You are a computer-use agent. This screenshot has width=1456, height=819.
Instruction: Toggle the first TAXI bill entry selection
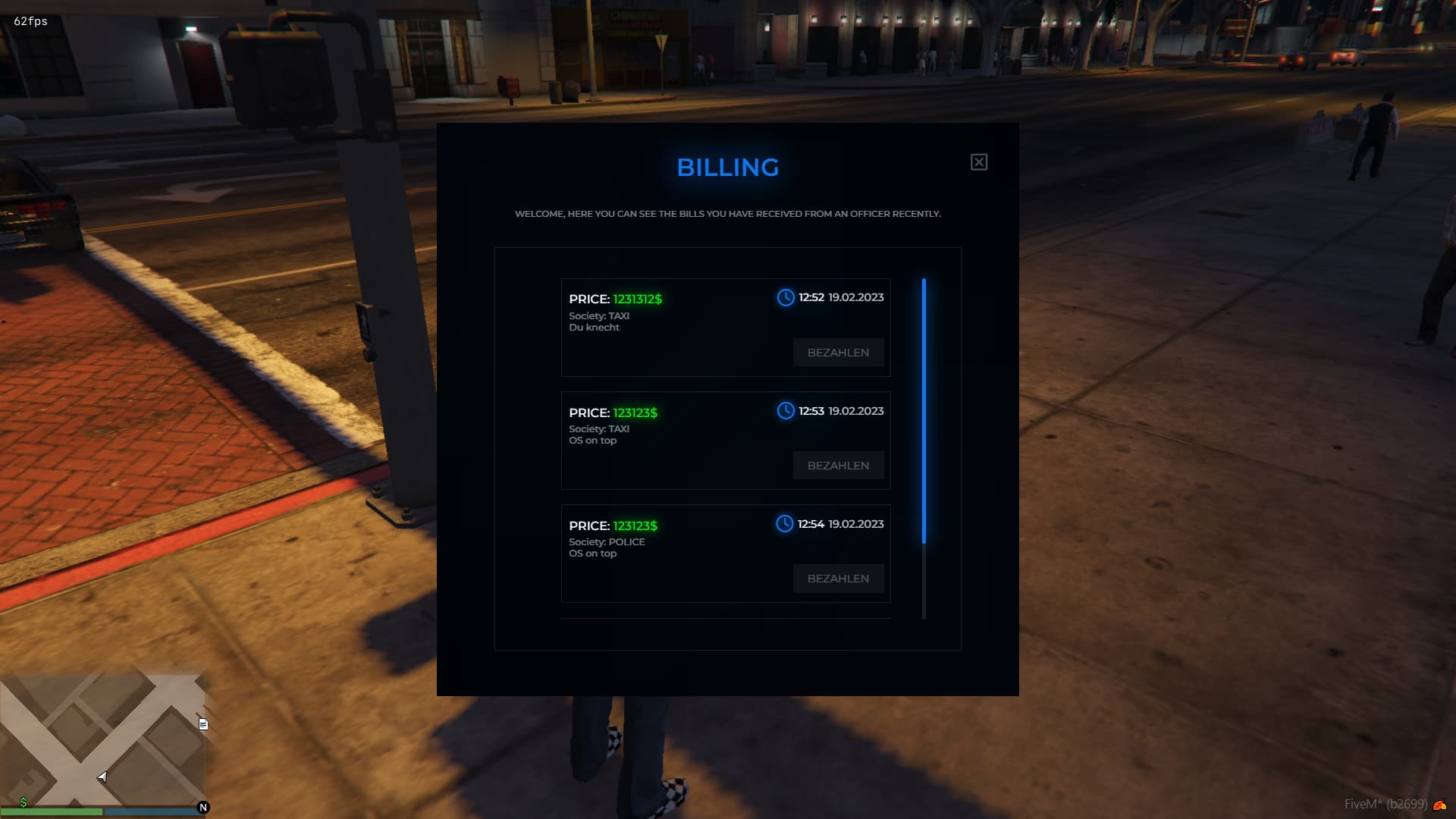[x=726, y=327]
